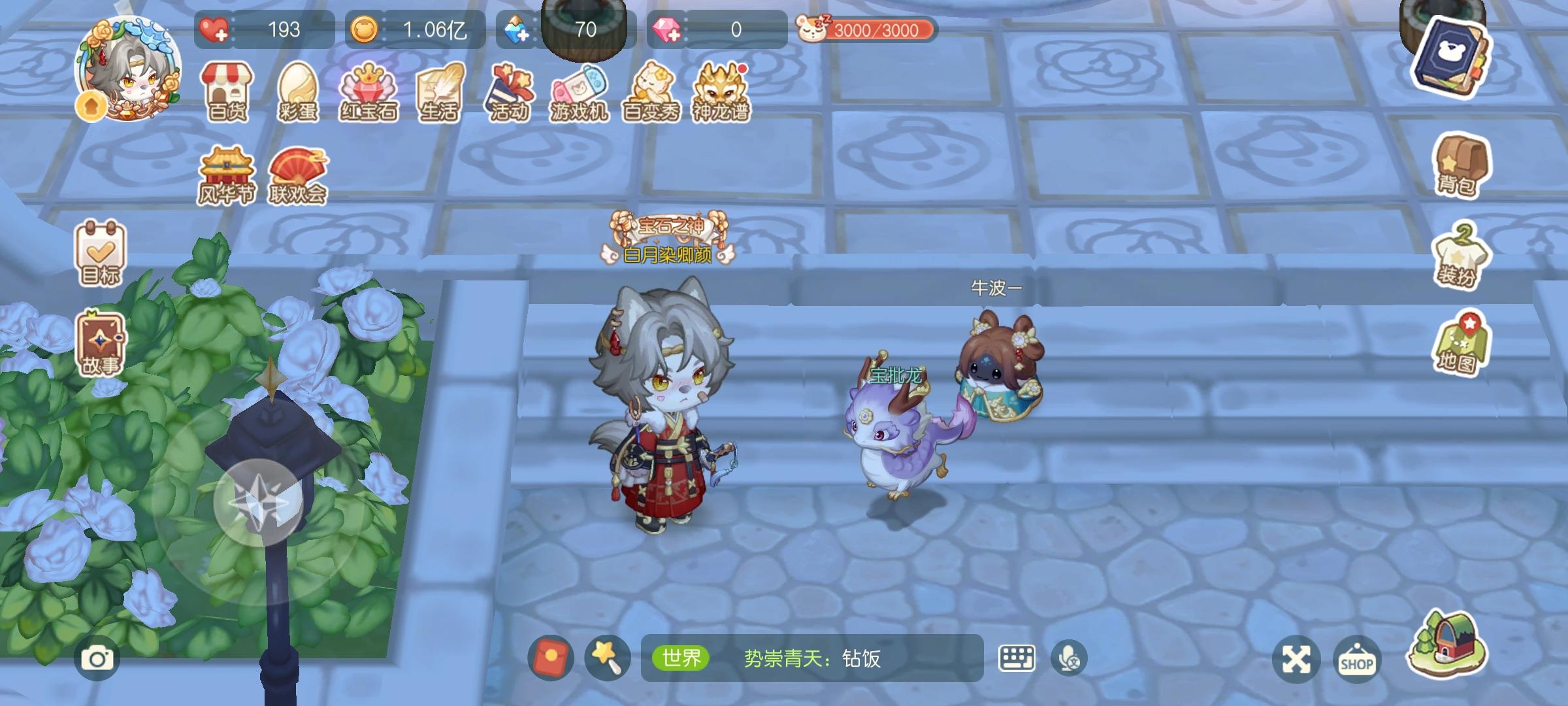The image size is (1568, 706).
Task: Open the 活动 activities menu
Action: point(510,92)
